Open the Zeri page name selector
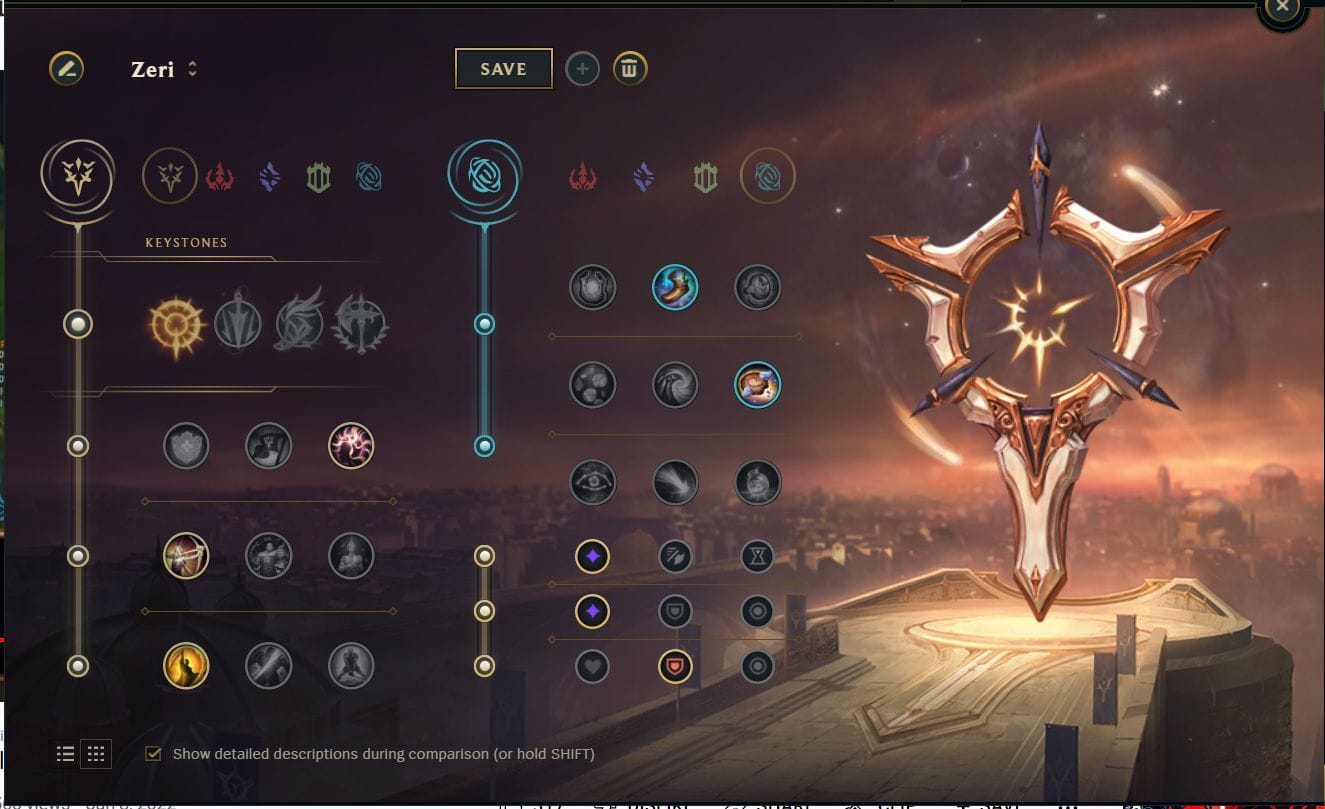The height and width of the screenshot is (809, 1325). click(191, 68)
